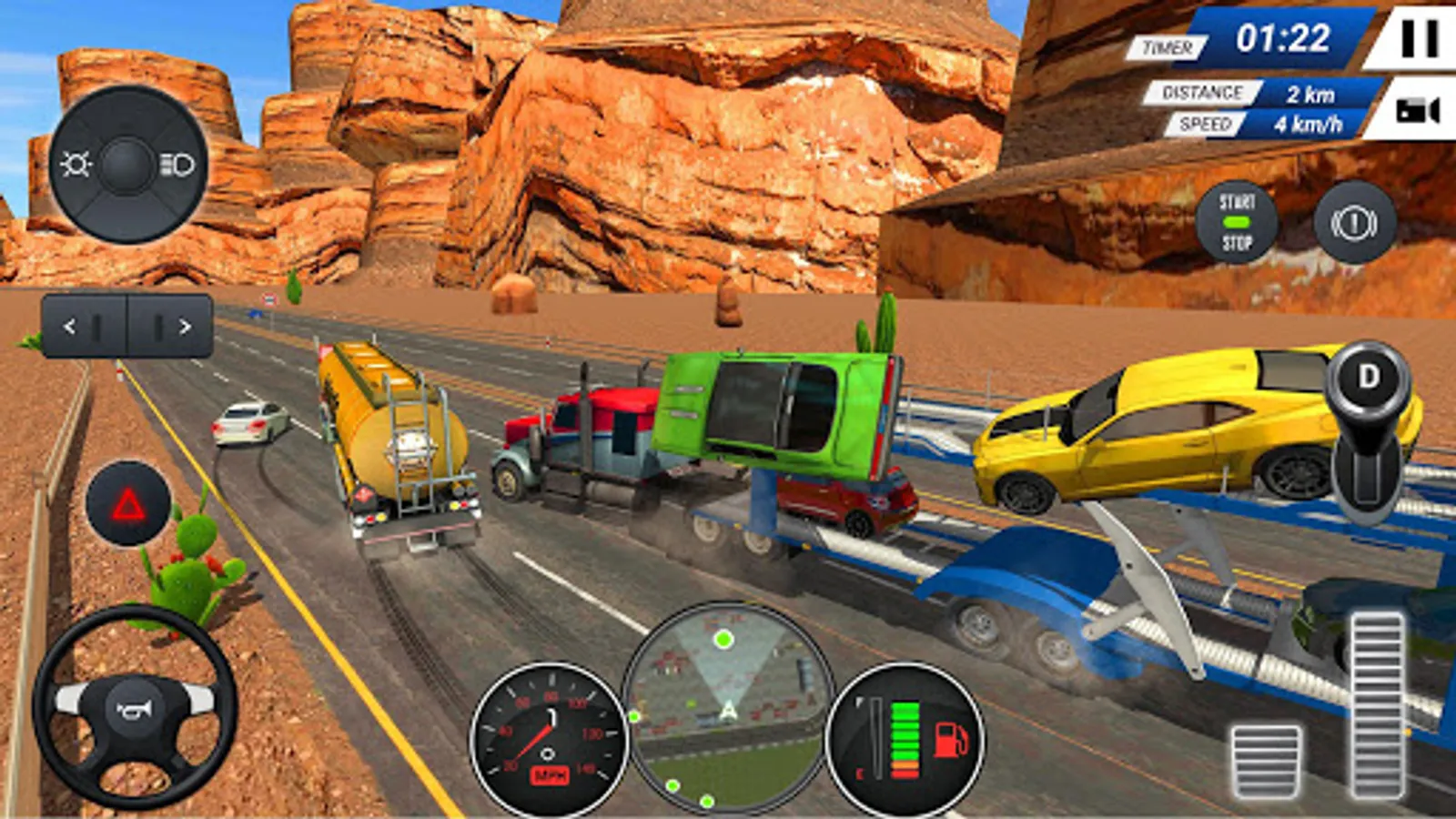Switch the camera view
This screenshot has height=819, width=1456.
(1417, 111)
